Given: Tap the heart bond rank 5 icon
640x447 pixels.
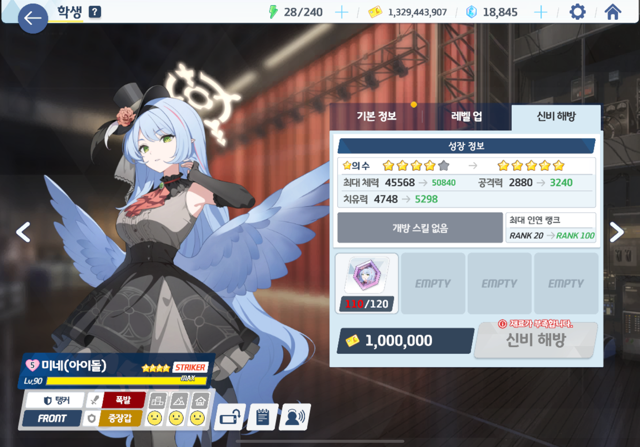Looking at the screenshot, I should [x=31, y=366].
